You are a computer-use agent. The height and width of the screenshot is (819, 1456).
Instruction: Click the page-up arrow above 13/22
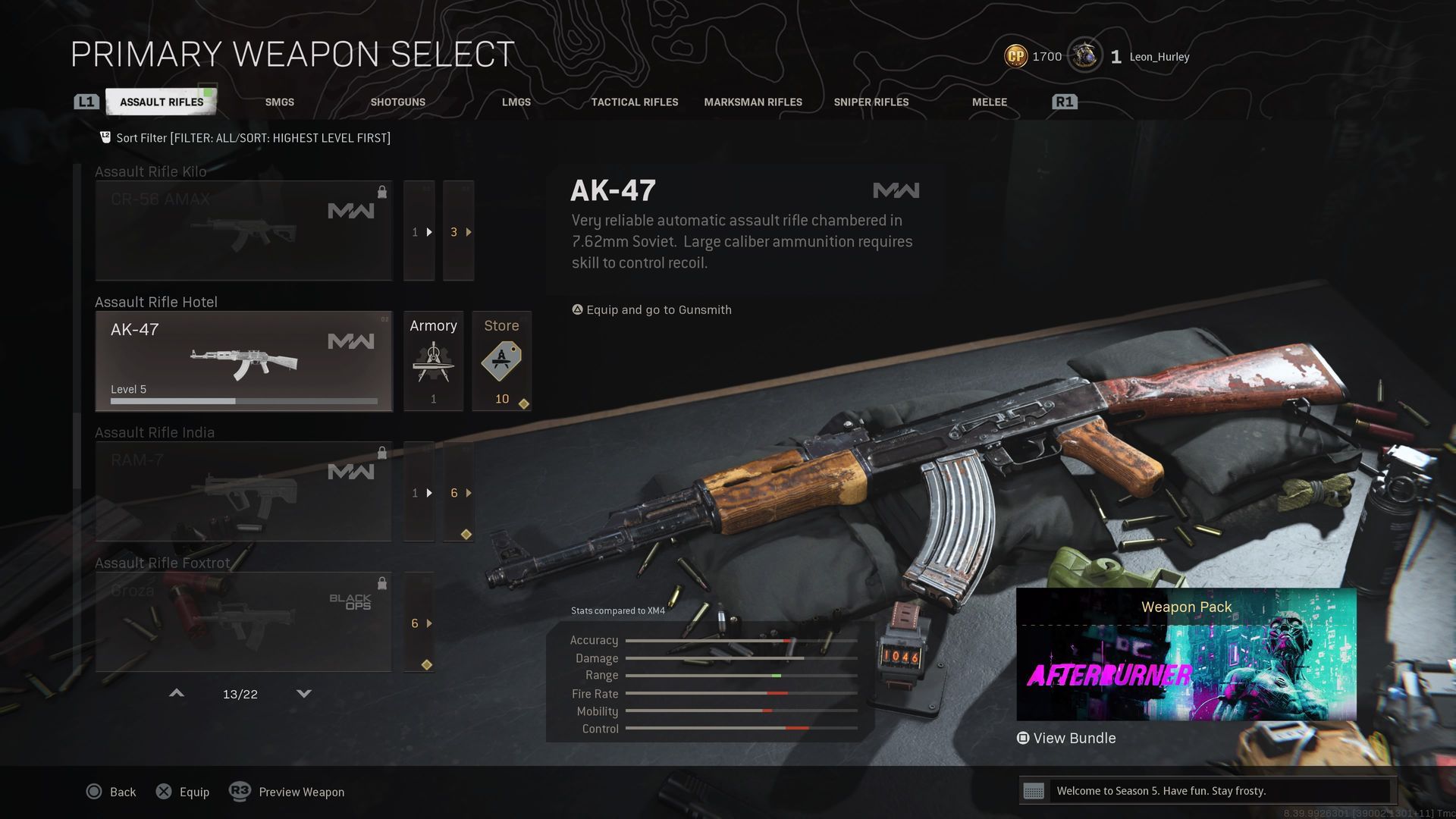(176, 692)
